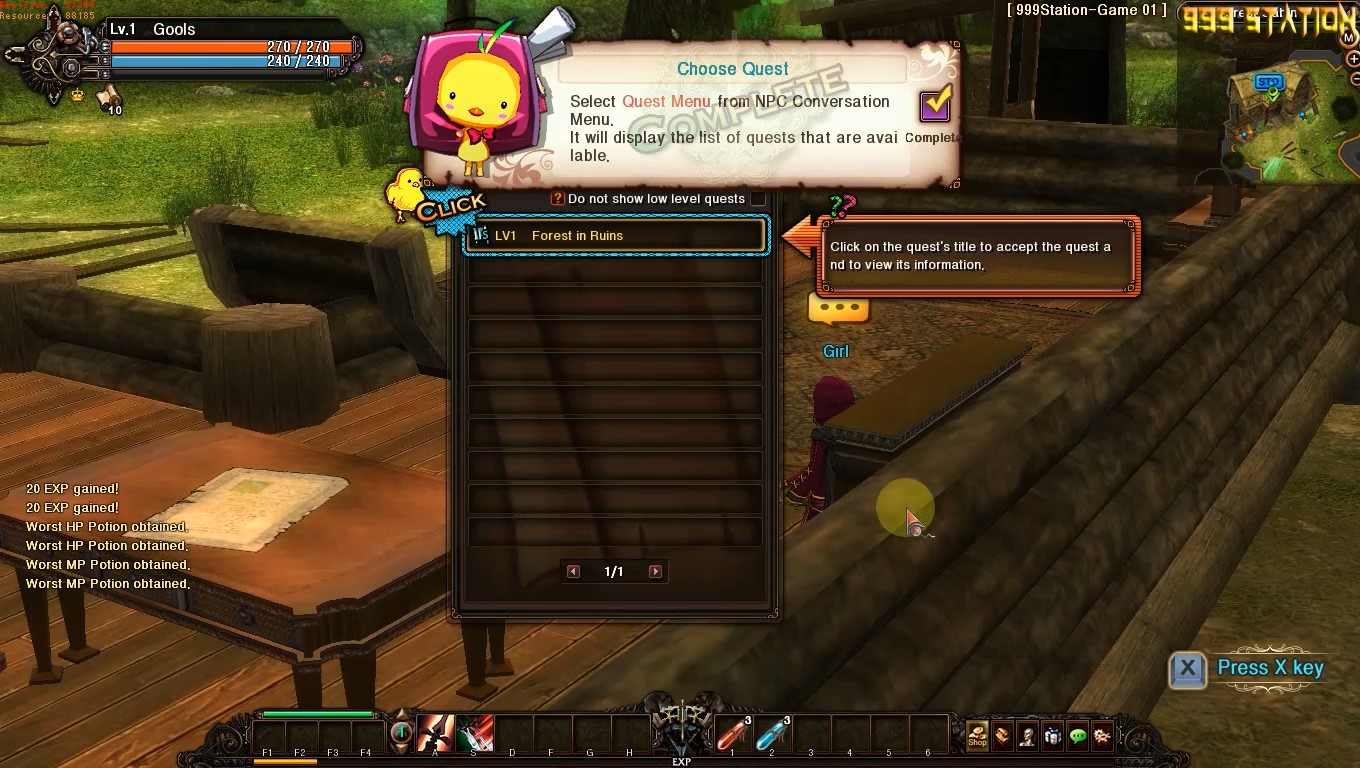Image resolution: width=1360 pixels, height=768 pixels.
Task: Open the gear settings menu icon
Action: pyautogui.click(x=1102, y=736)
